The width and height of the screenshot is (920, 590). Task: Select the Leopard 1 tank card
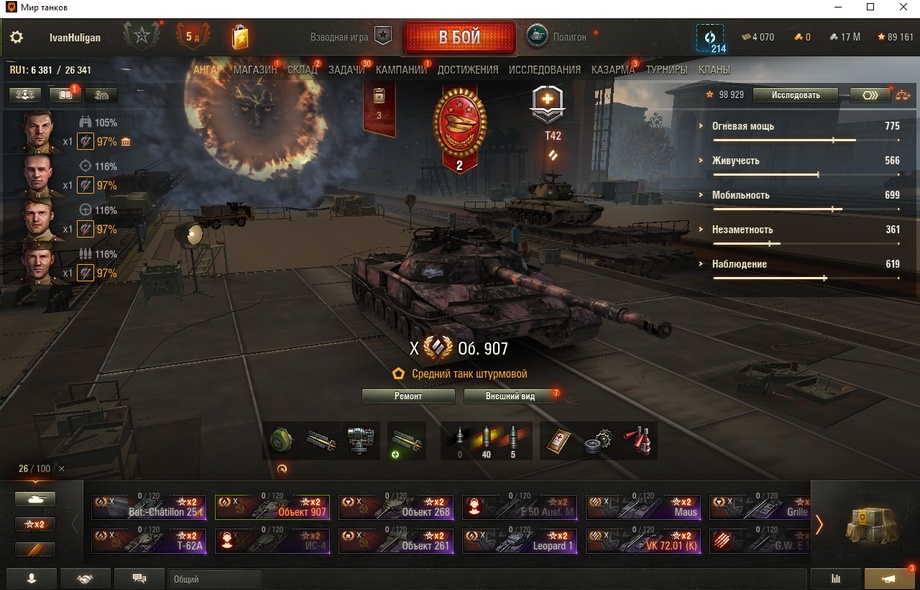click(519, 541)
